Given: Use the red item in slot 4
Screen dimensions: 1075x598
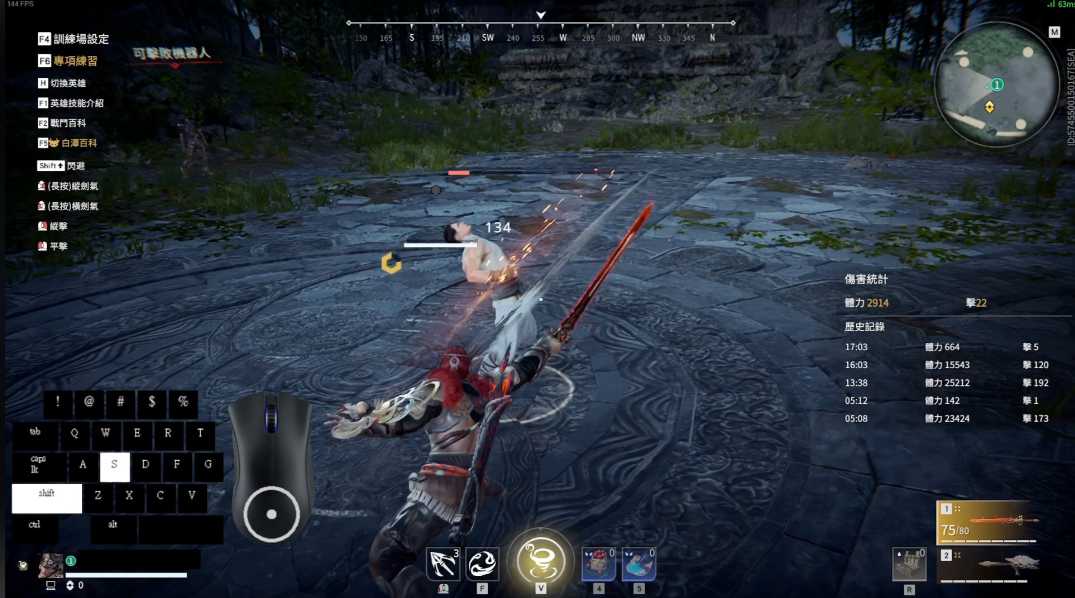Looking at the screenshot, I should (x=598, y=565).
